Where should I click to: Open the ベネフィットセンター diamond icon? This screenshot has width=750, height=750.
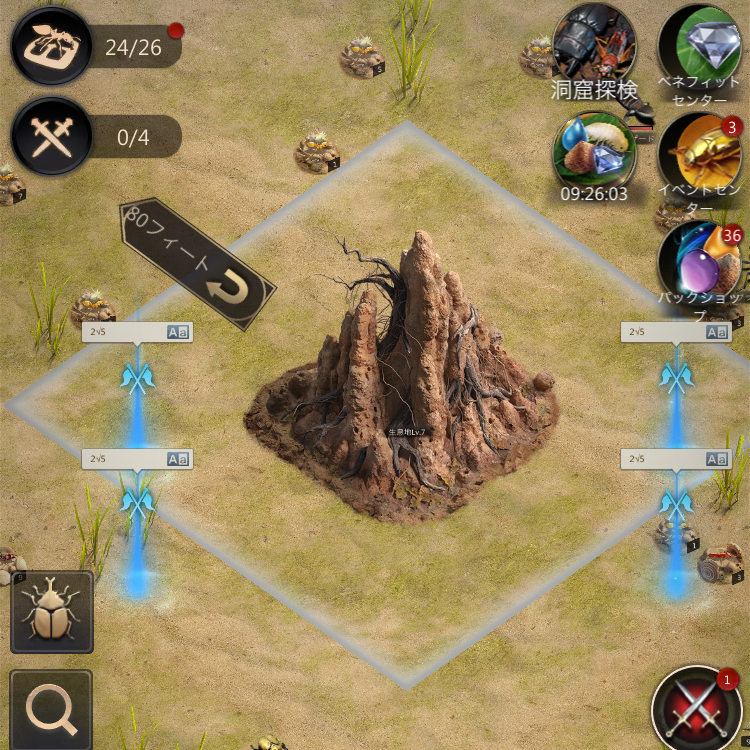coord(699,46)
